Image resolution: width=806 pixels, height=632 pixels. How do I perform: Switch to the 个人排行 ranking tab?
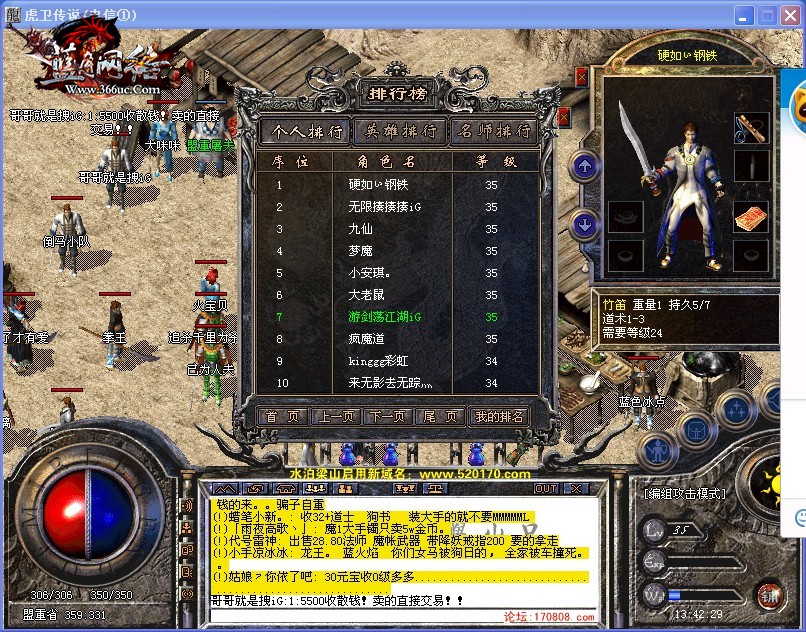coord(306,131)
